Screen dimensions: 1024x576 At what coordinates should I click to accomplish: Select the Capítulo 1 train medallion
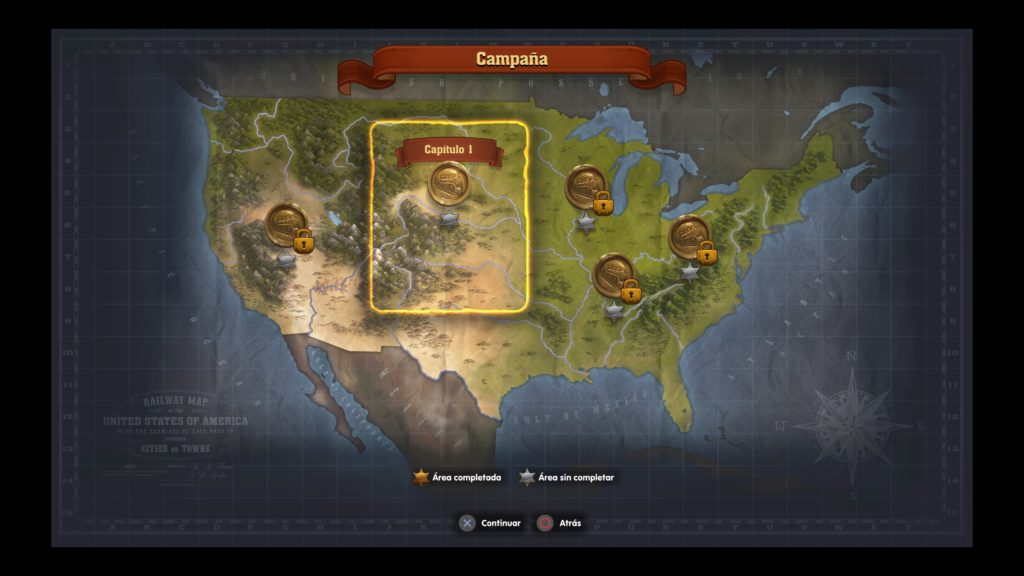(449, 184)
